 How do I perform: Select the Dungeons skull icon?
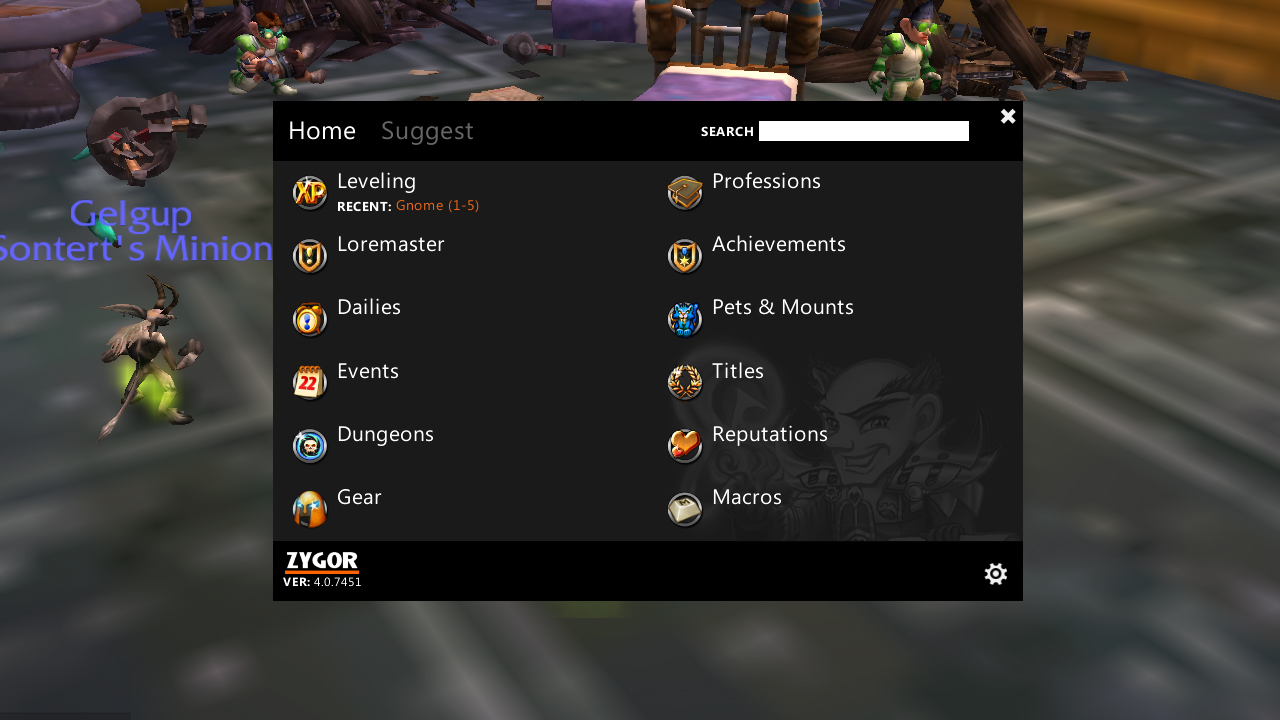coord(310,445)
